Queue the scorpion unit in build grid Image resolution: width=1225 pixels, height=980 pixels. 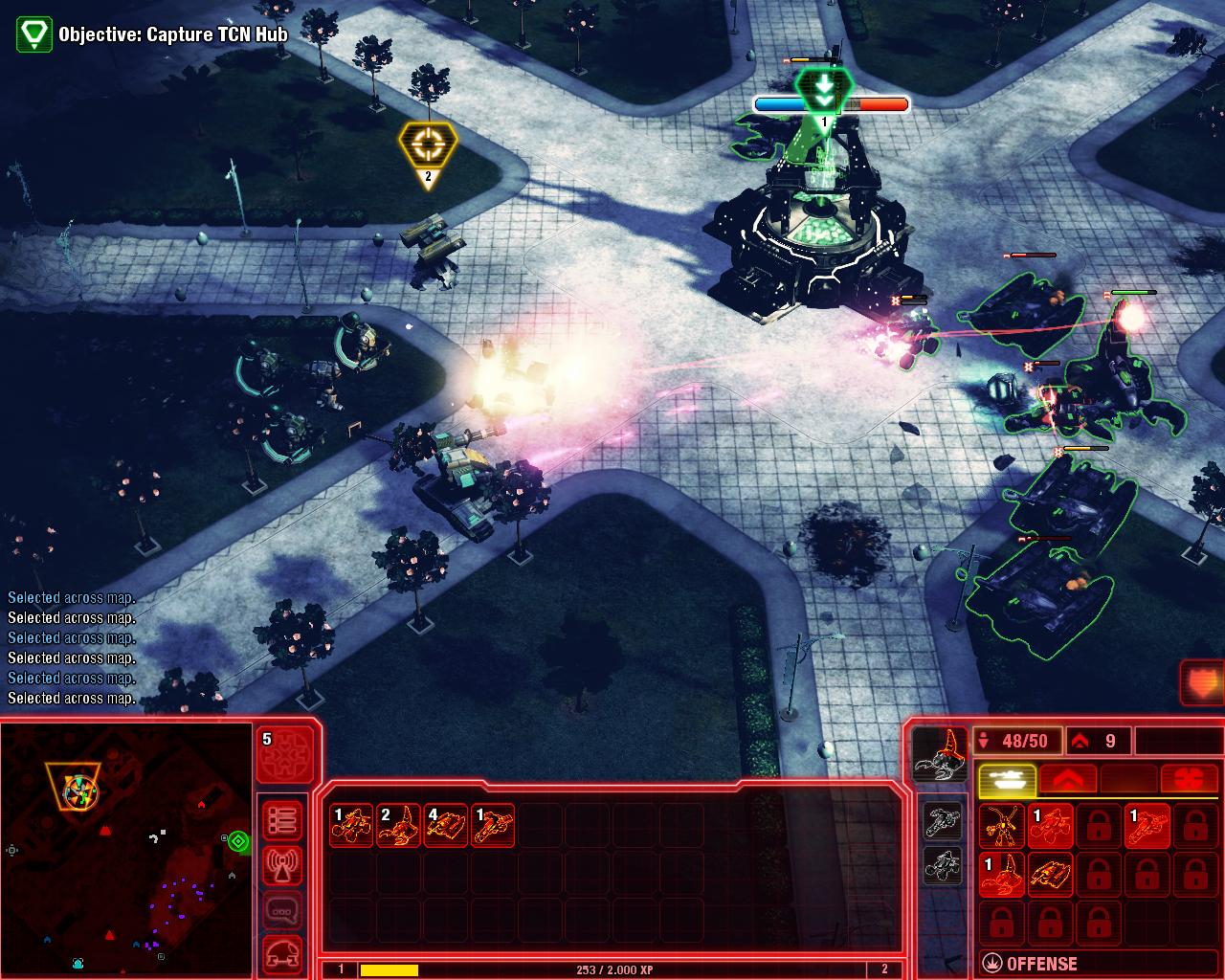[1002, 875]
